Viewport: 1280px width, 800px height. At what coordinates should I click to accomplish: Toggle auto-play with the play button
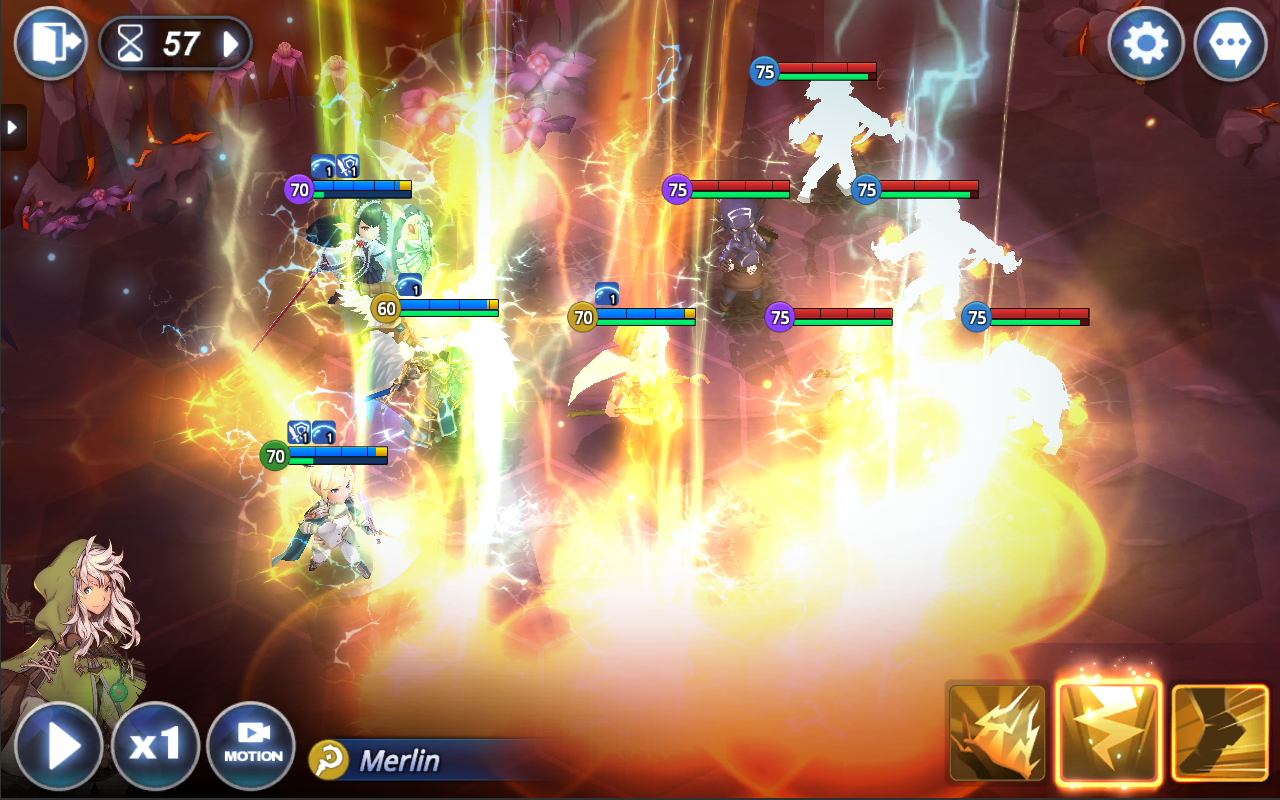58,745
